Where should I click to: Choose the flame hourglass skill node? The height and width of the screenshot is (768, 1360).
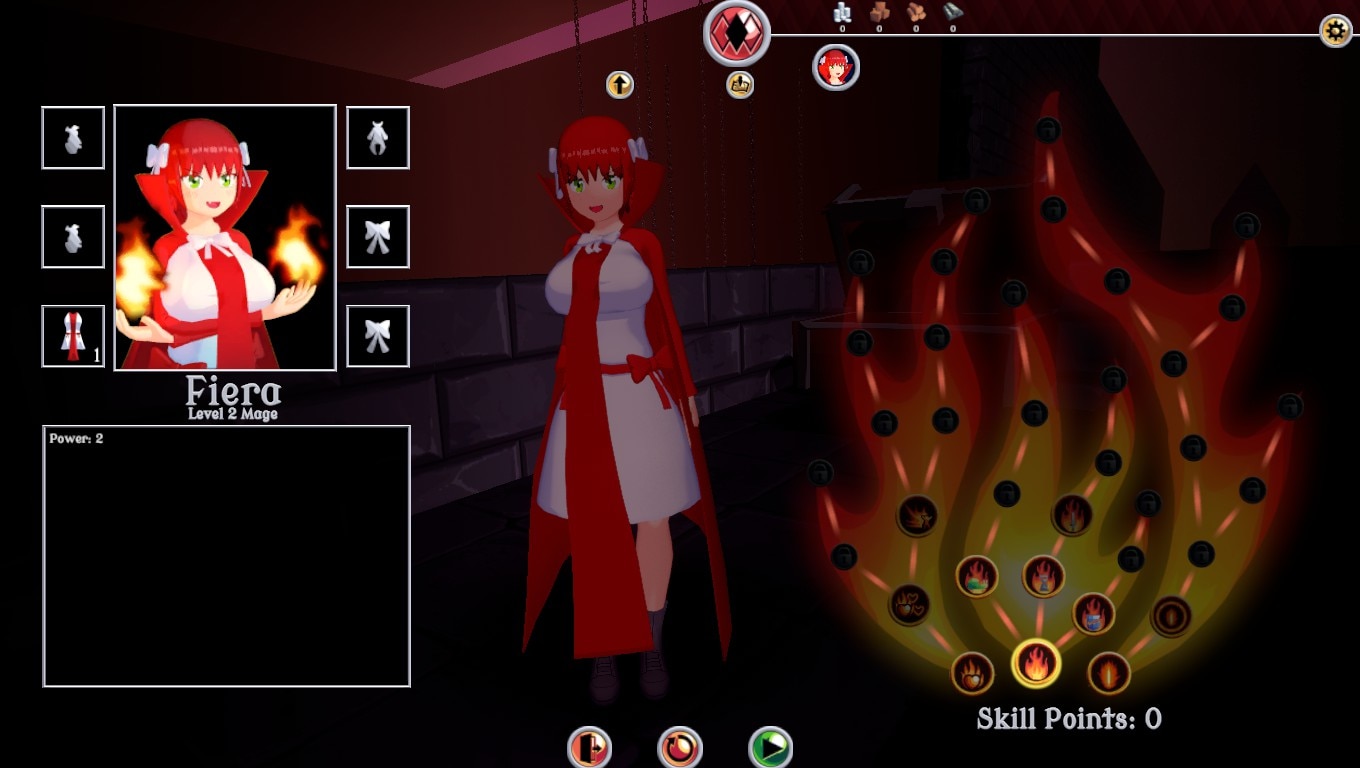point(1043,576)
